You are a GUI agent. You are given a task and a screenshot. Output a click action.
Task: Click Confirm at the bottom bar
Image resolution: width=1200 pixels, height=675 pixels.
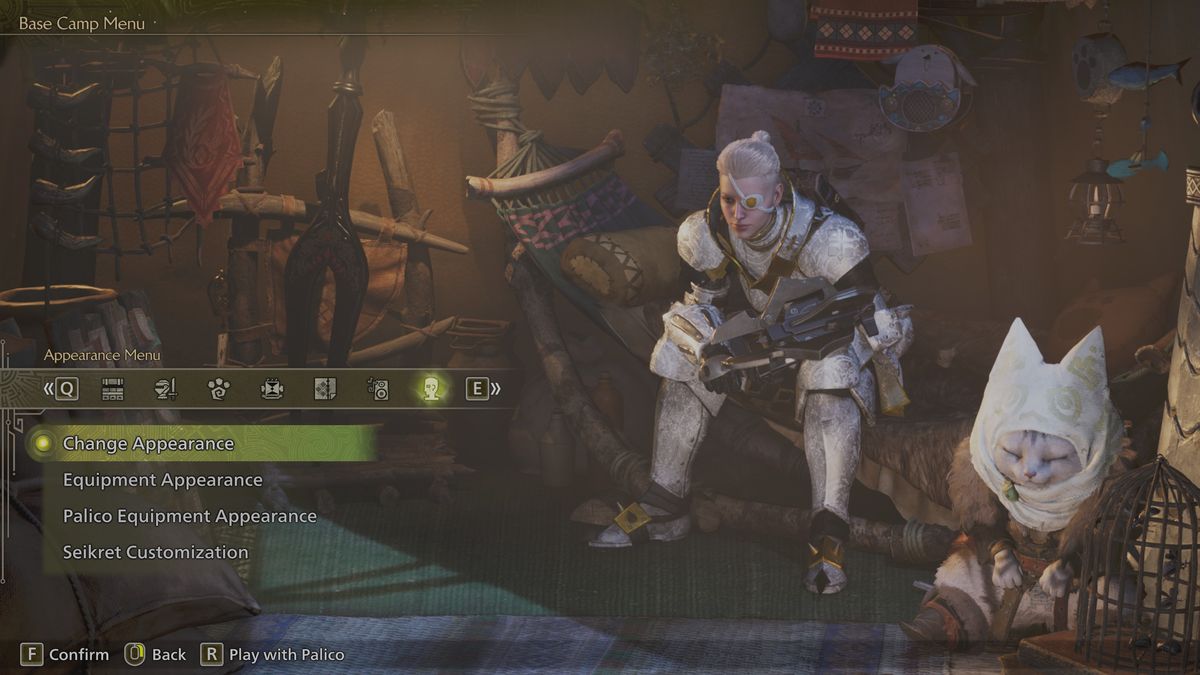66,654
